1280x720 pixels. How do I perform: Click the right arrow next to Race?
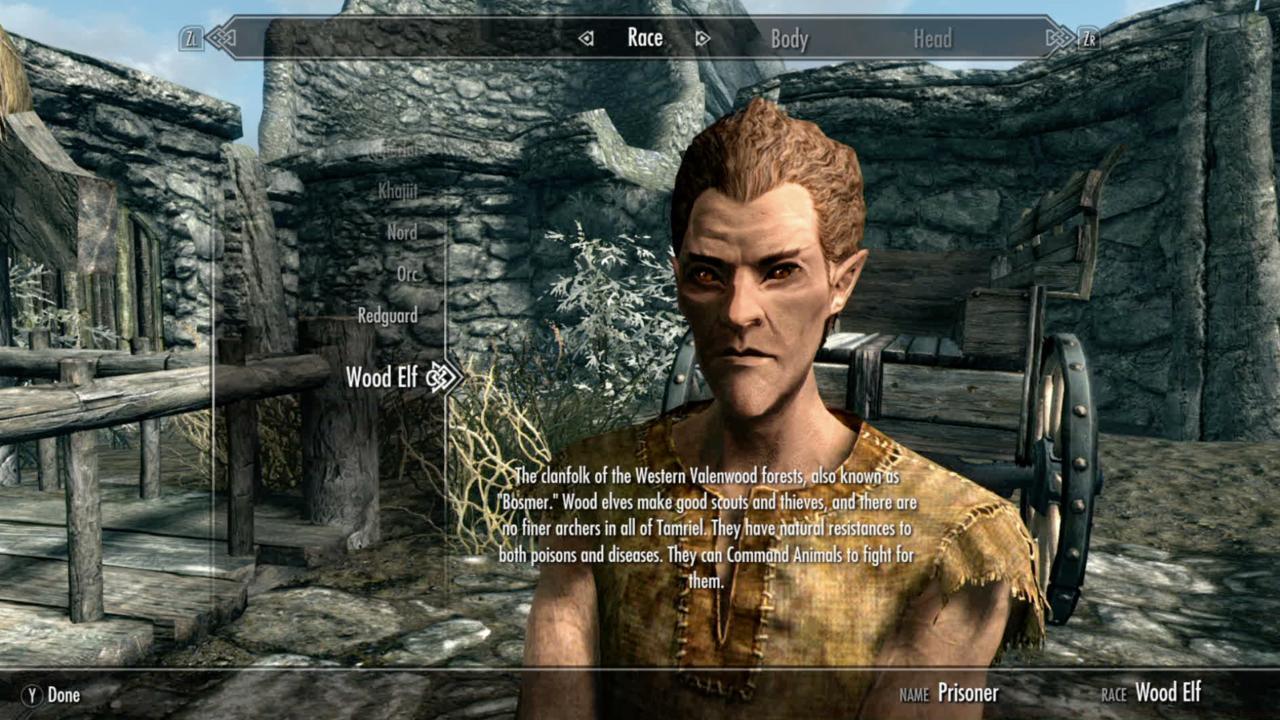(703, 38)
